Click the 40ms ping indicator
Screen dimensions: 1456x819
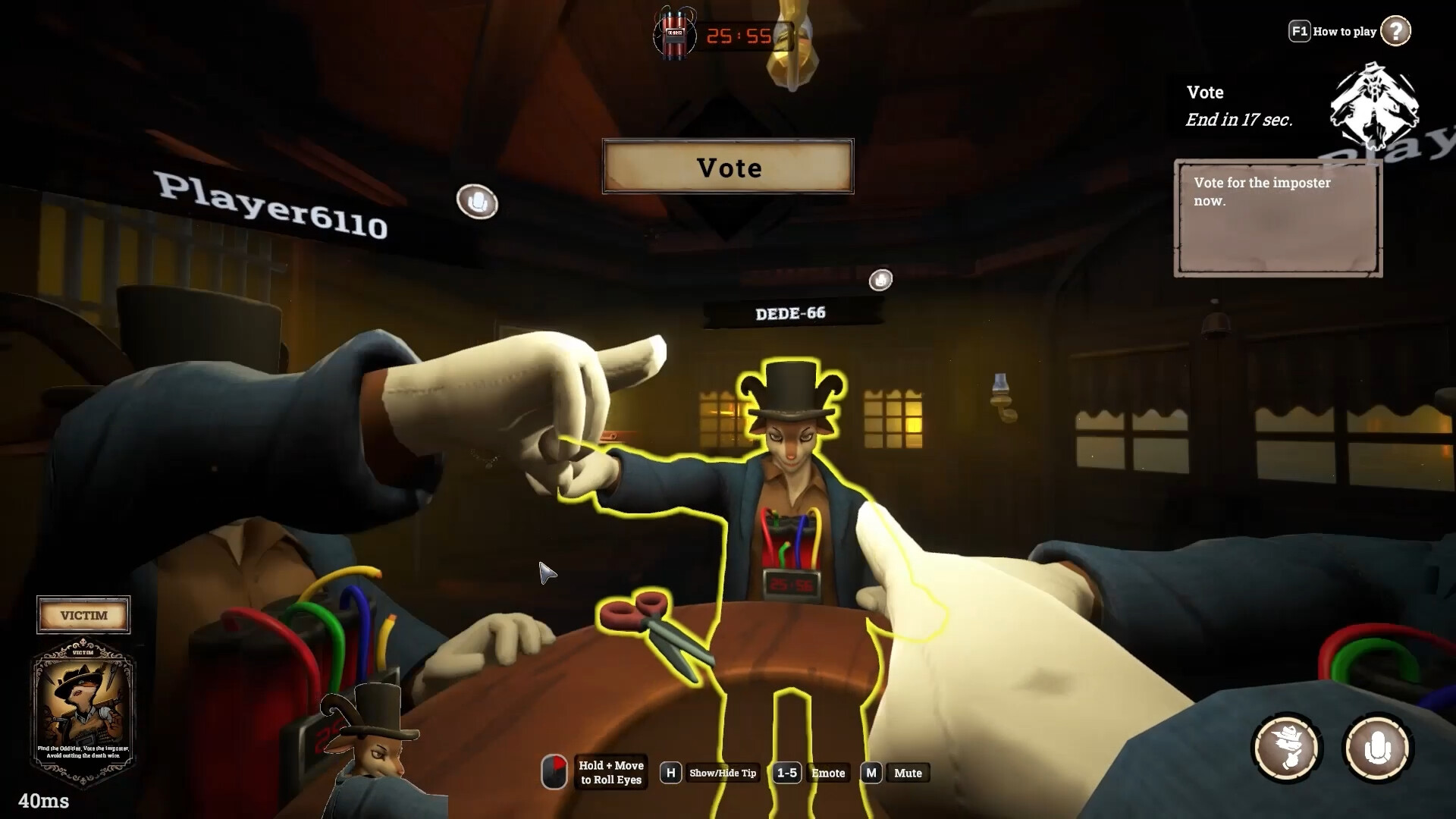pos(45,801)
